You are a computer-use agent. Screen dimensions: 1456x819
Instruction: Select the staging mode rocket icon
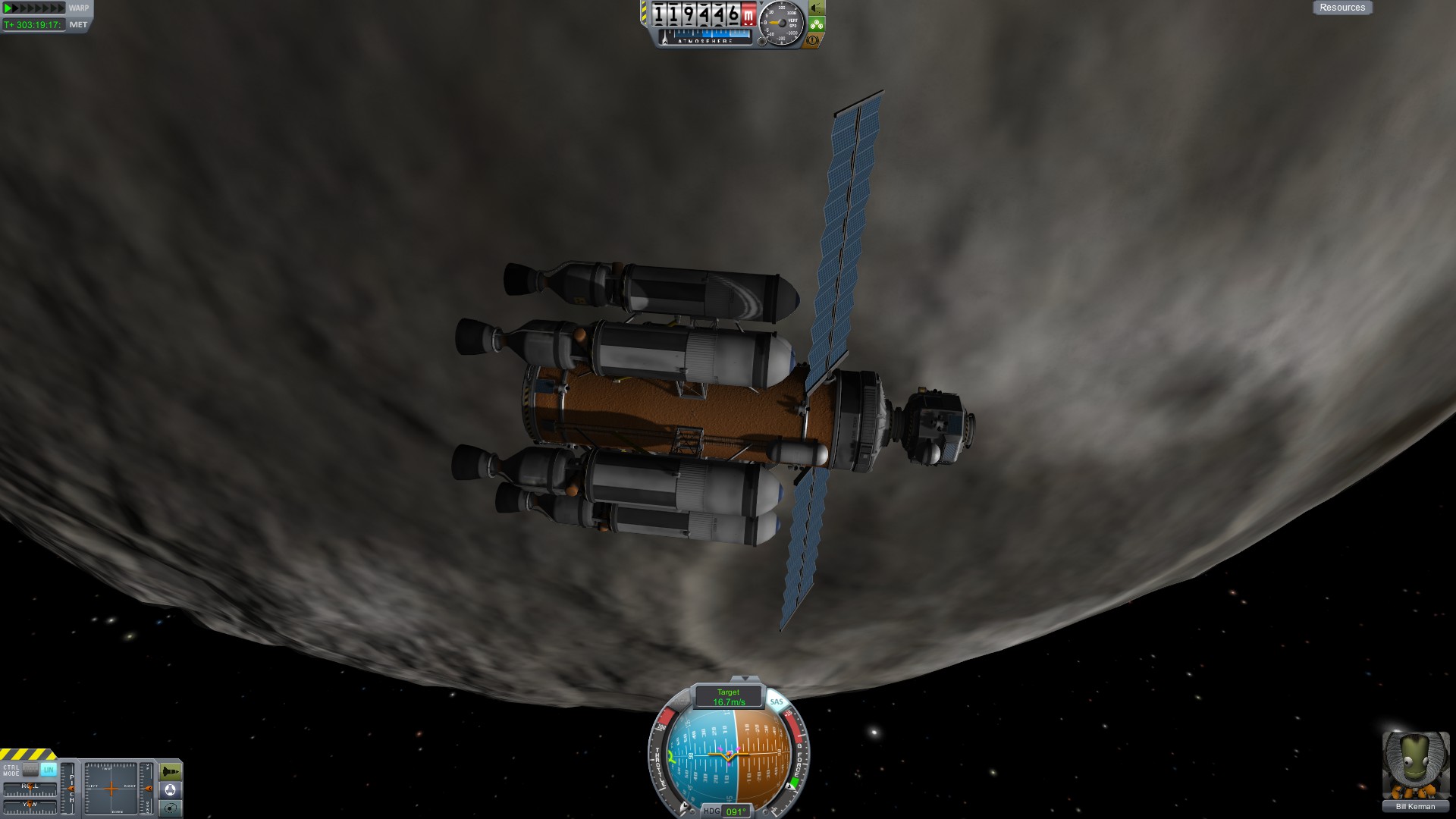point(171,772)
